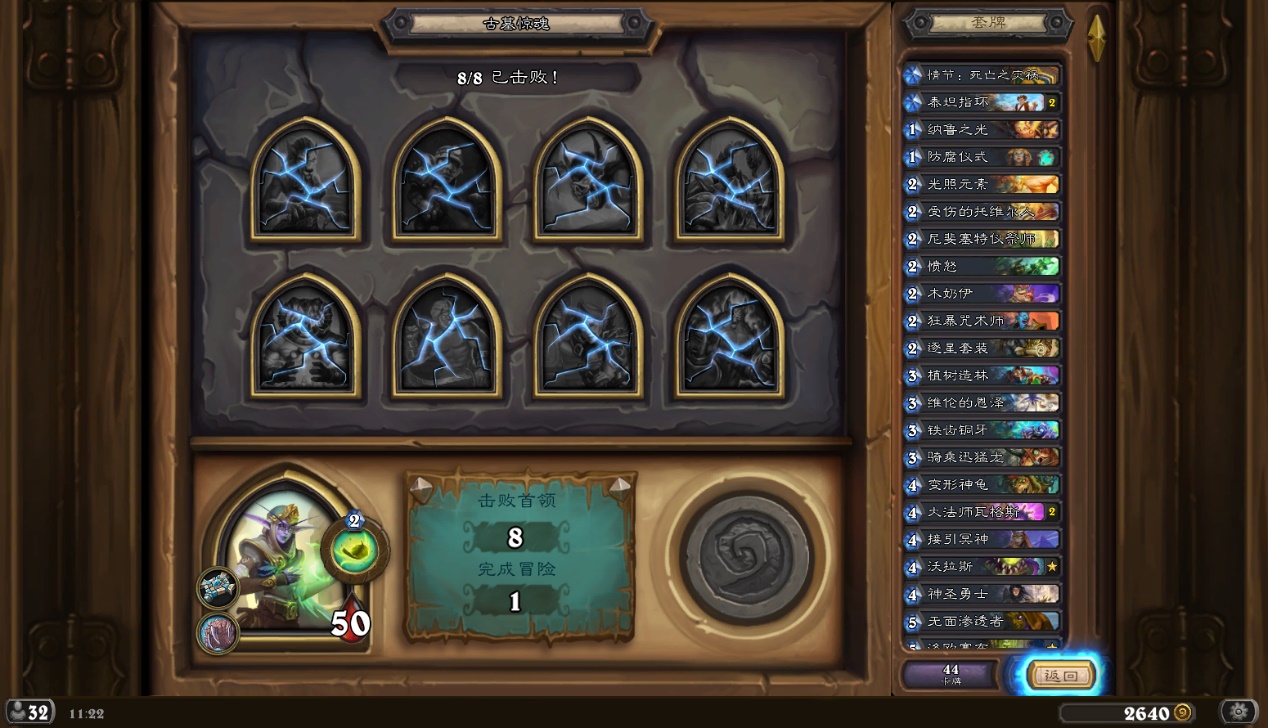
Task: Select the 大法师瓦格斯 card entry
Action: (x=981, y=512)
